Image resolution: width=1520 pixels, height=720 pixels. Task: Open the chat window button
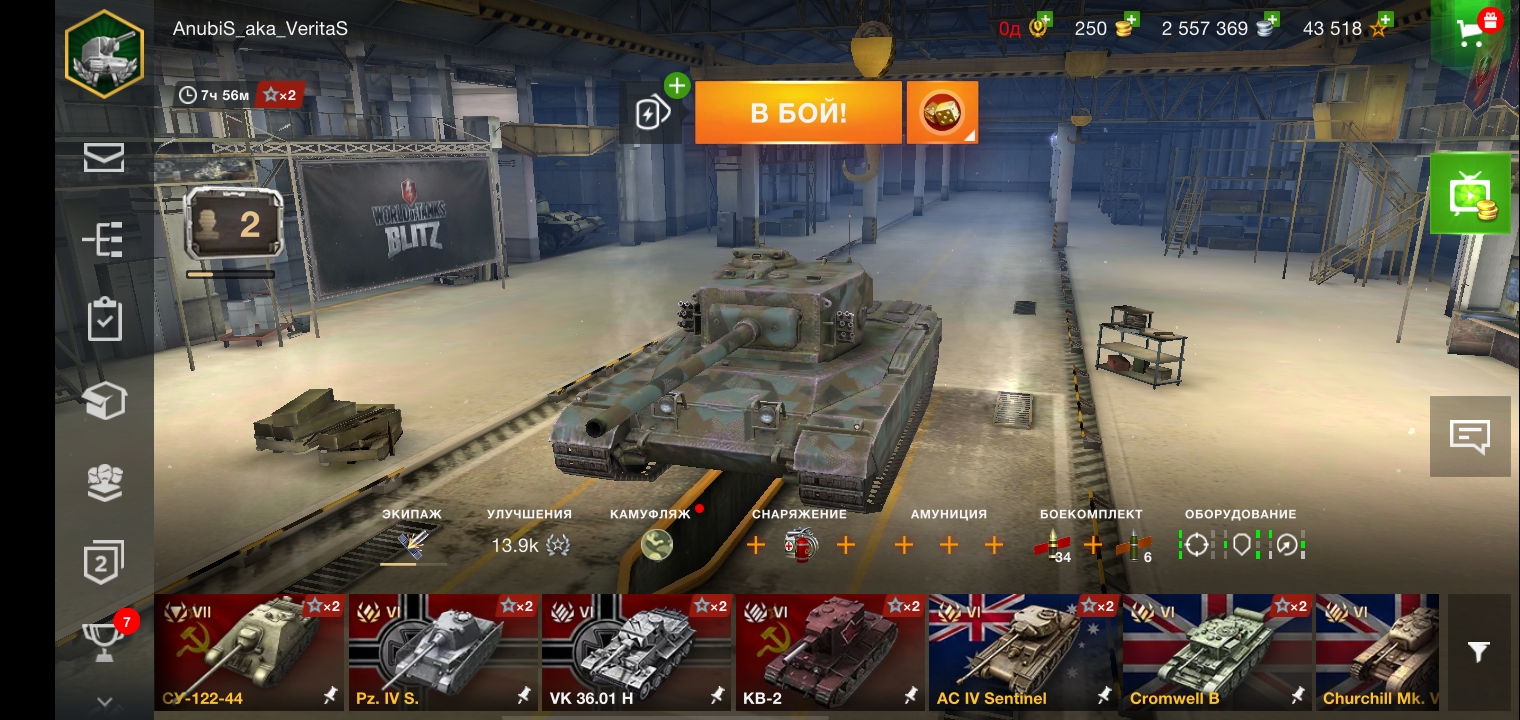(1469, 436)
